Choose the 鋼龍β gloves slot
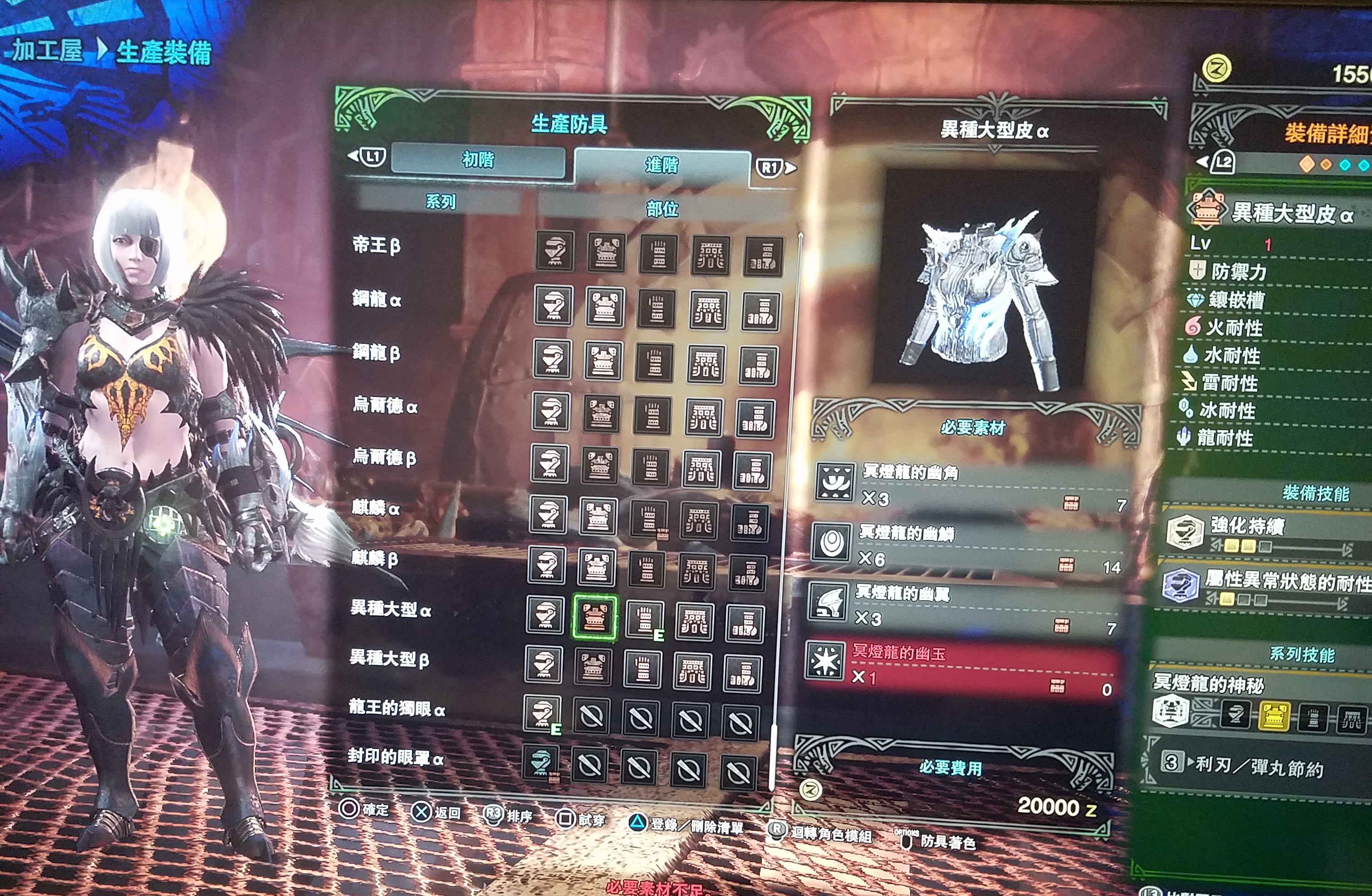Image resolution: width=1372 pixels, height=896 pixels. 654,362
